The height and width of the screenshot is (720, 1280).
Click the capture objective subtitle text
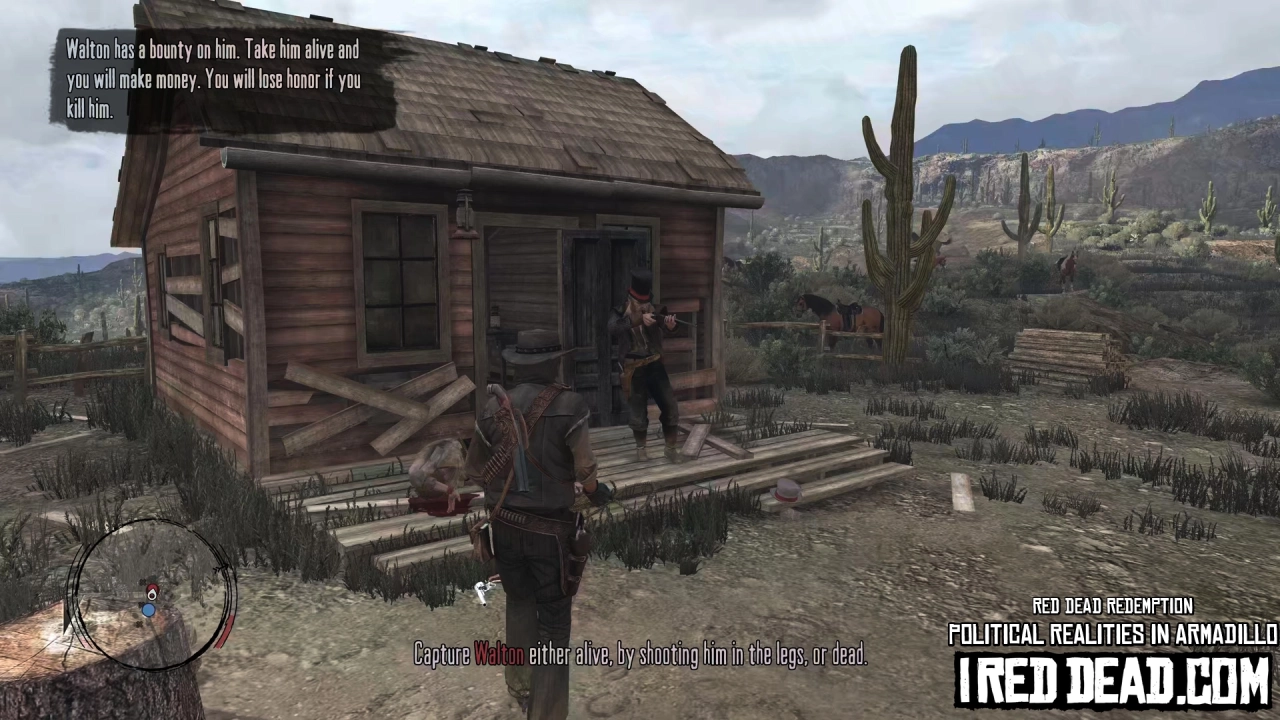(640, 655)
